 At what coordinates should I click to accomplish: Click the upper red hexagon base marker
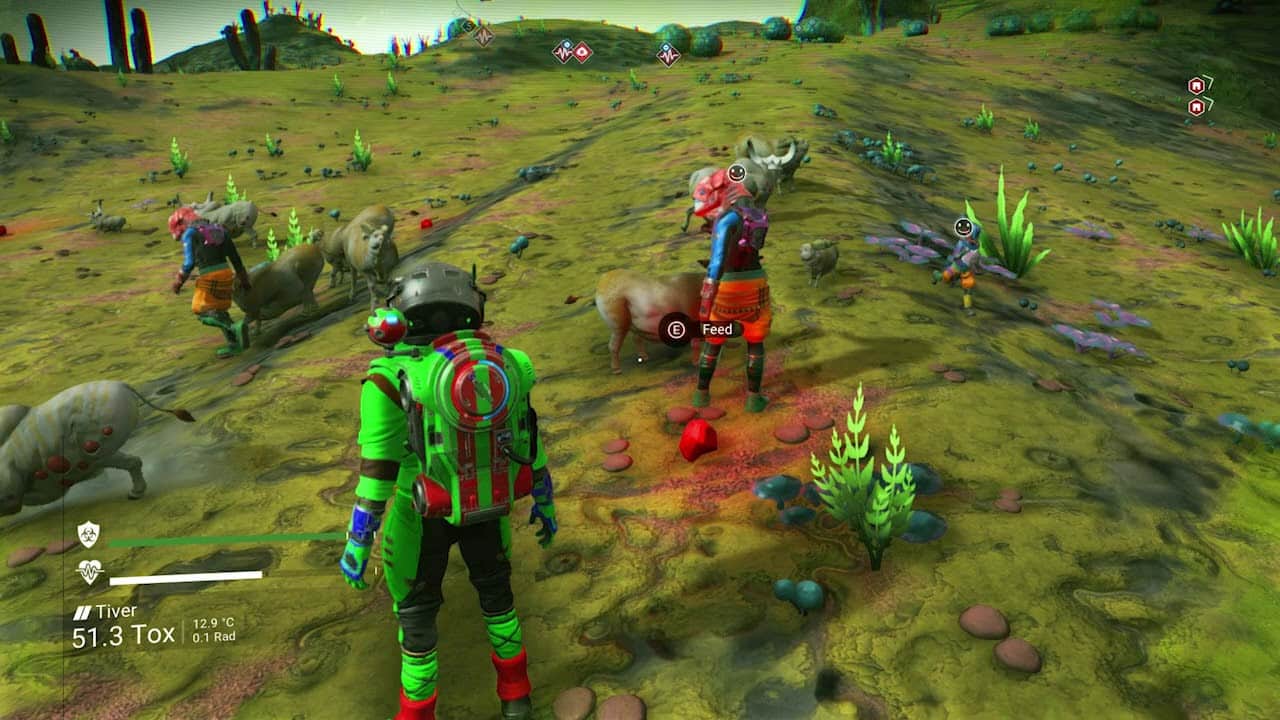[x=1195, y=85]
